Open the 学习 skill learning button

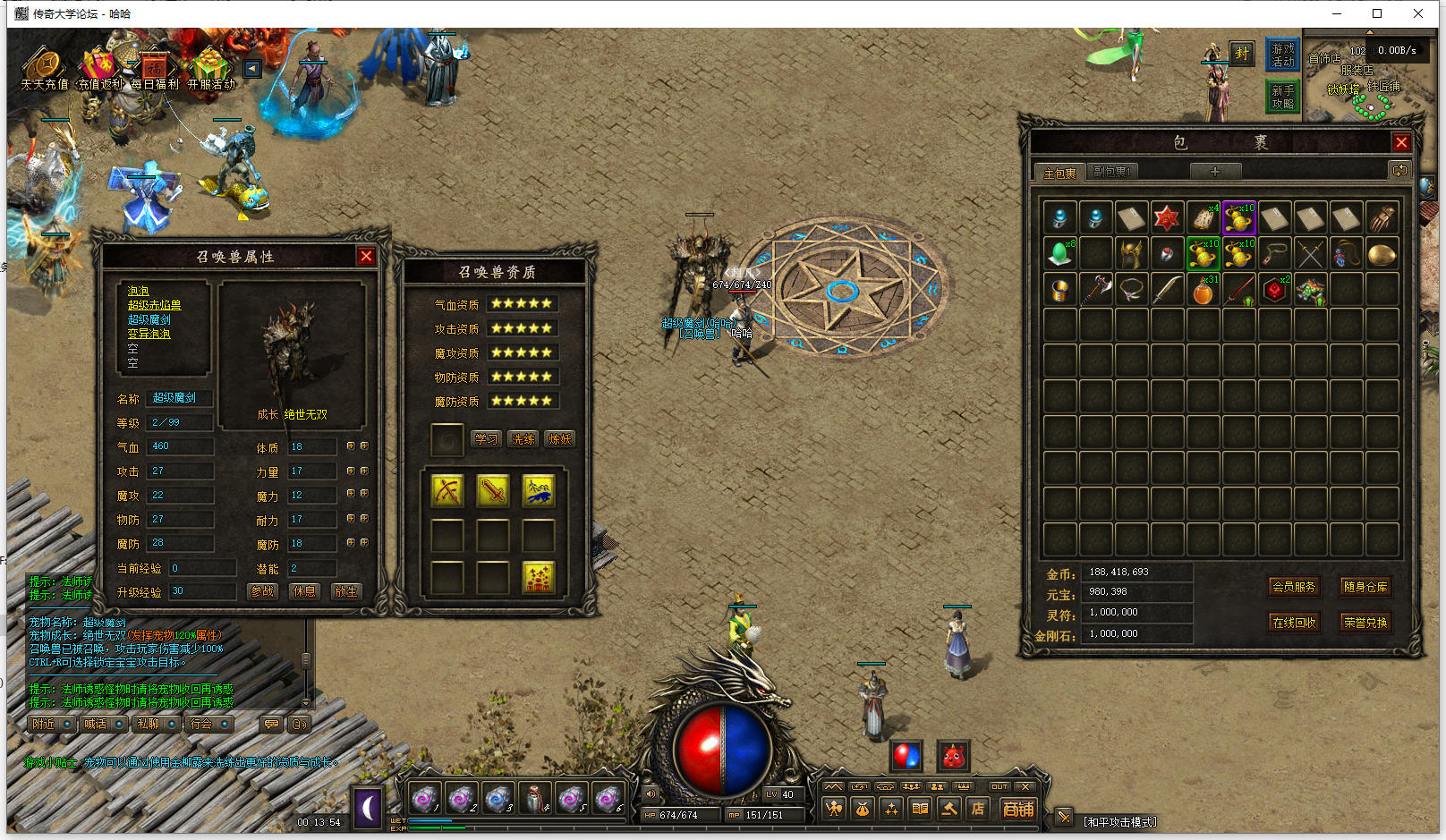click(x=486, y=439)
